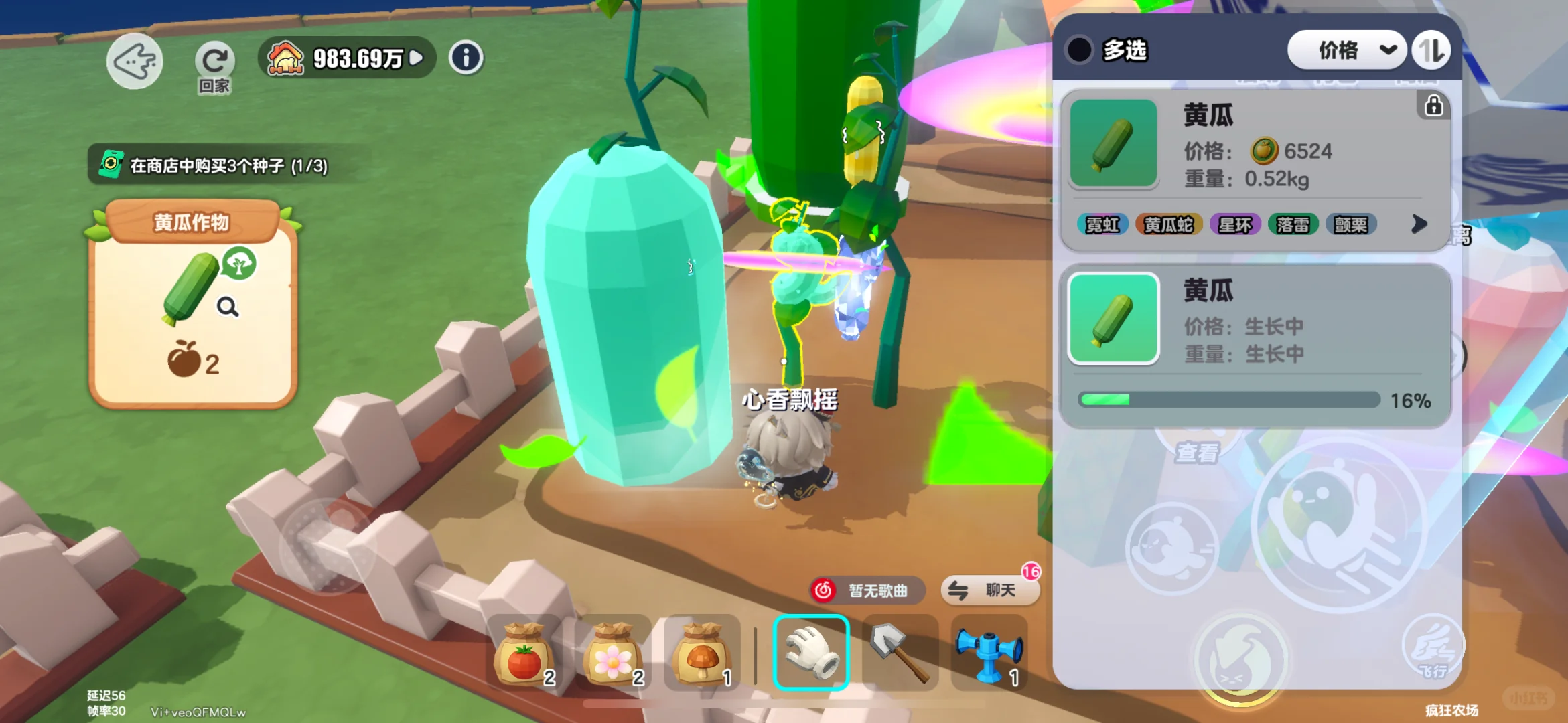Open the 聊天 chat button
The image size is (1568, 723).
990,590
